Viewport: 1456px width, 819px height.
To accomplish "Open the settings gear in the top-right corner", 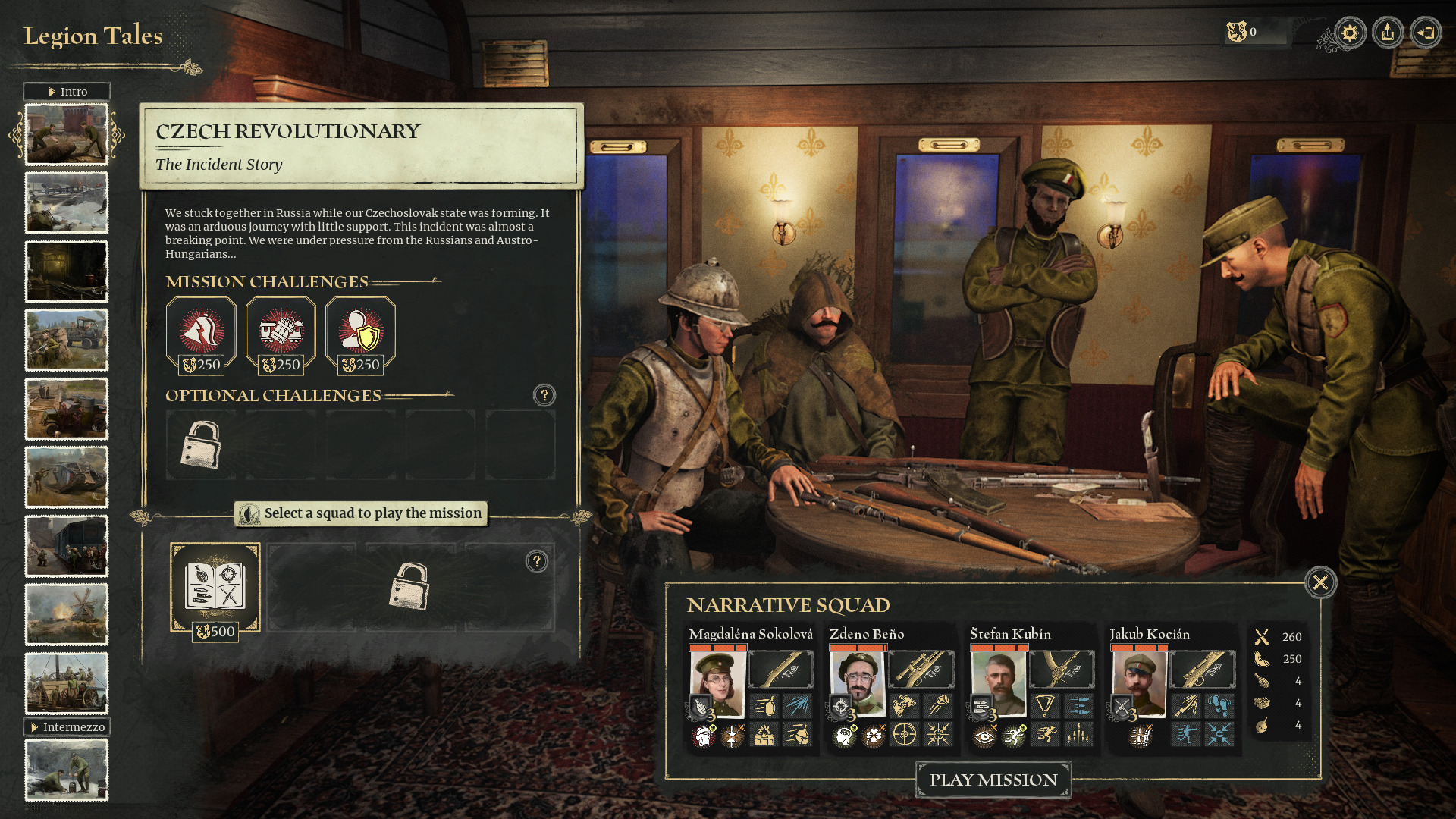I will [1348, 32].
